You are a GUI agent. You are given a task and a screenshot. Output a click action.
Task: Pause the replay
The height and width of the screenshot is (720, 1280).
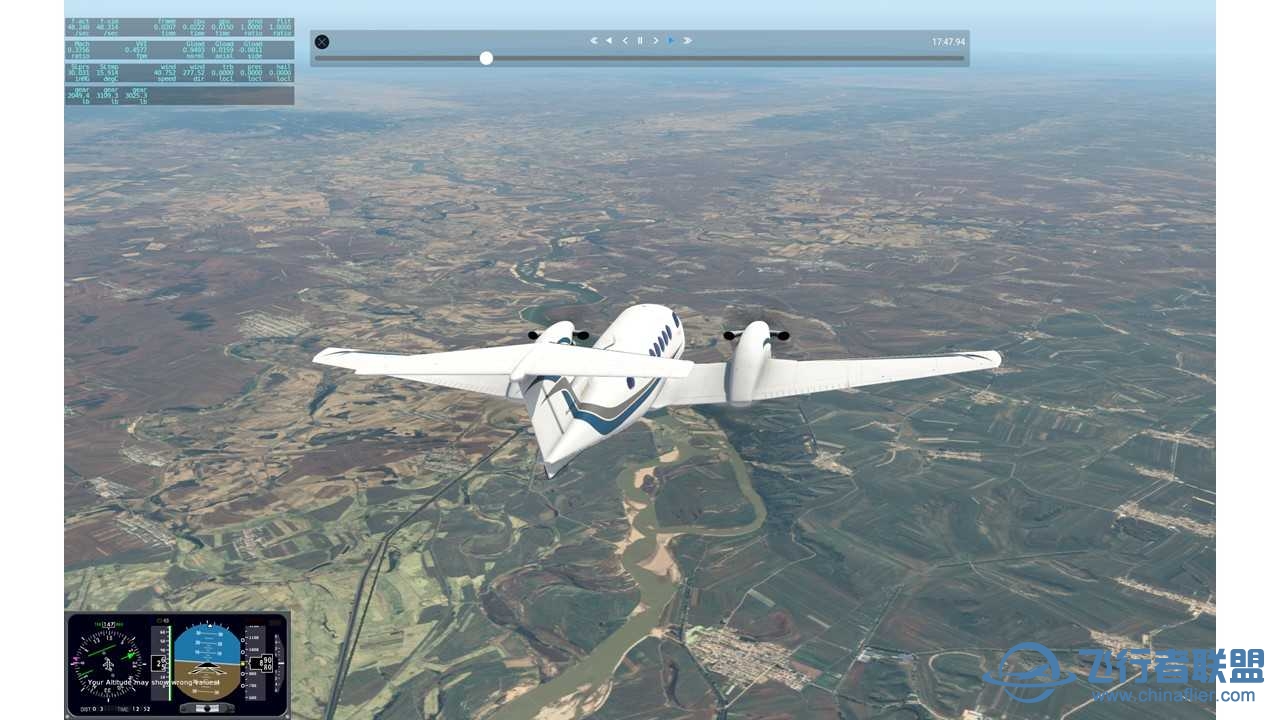click(x=639, y=40)
